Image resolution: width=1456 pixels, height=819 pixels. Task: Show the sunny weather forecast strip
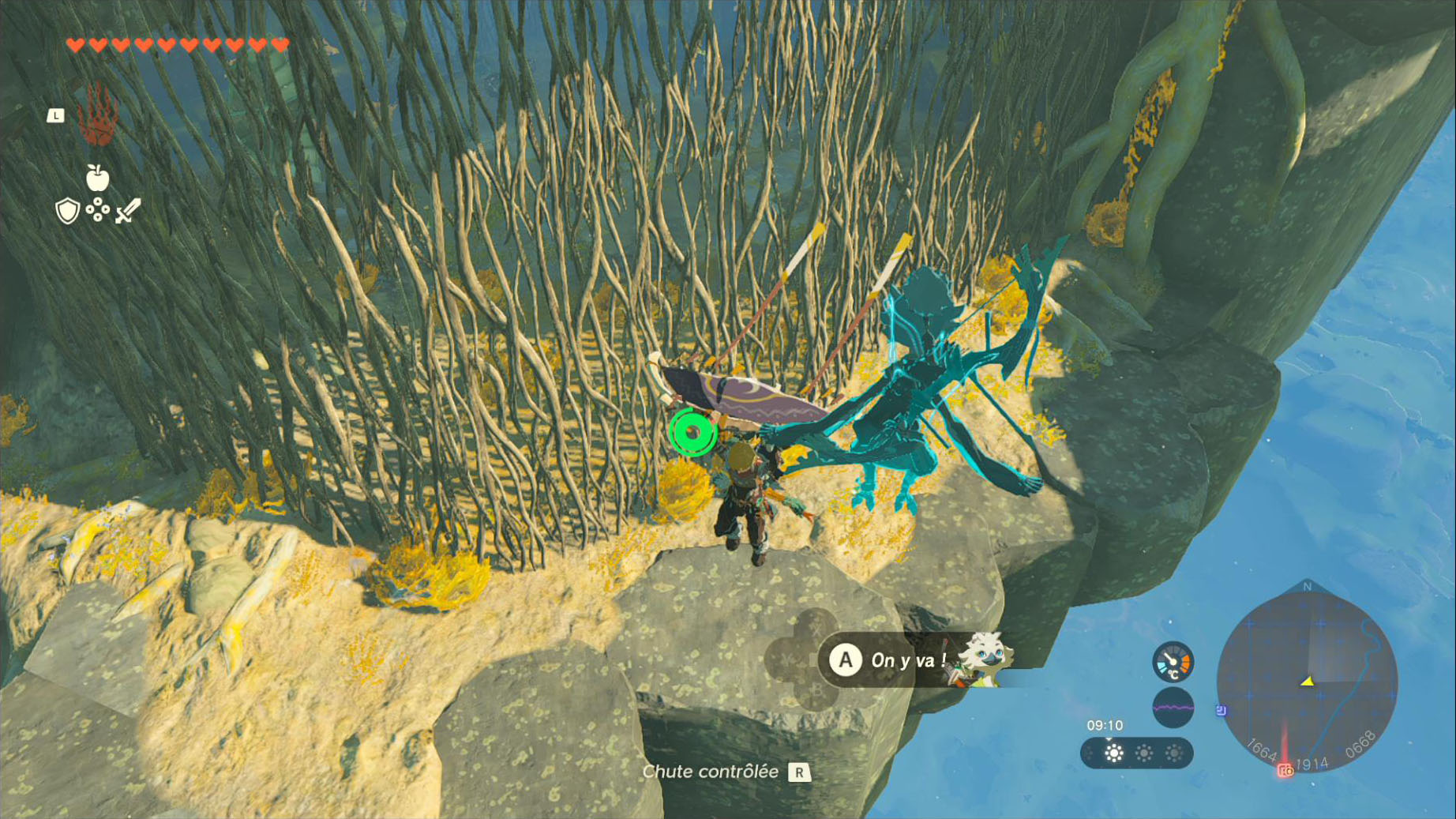[1137, 753]
